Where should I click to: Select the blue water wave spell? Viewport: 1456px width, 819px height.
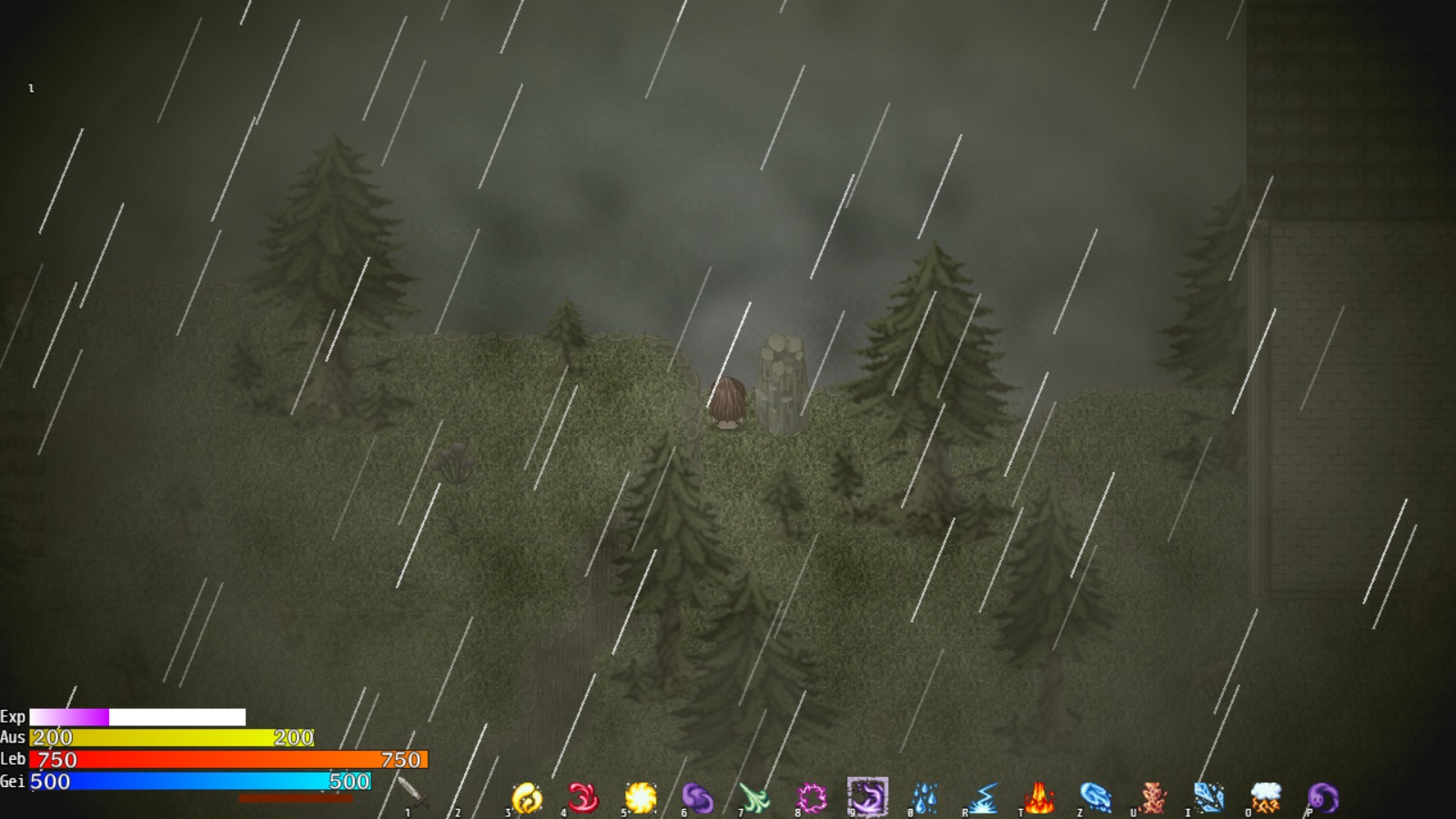tap(1095, 798)
